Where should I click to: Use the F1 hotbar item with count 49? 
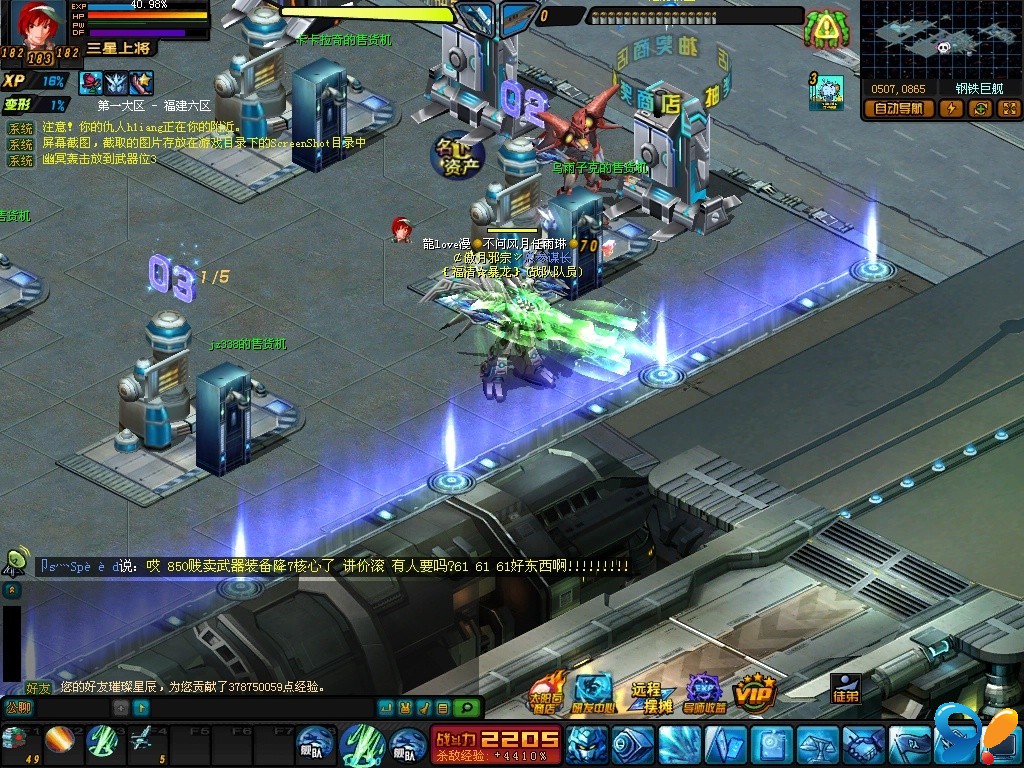[15, 741]
